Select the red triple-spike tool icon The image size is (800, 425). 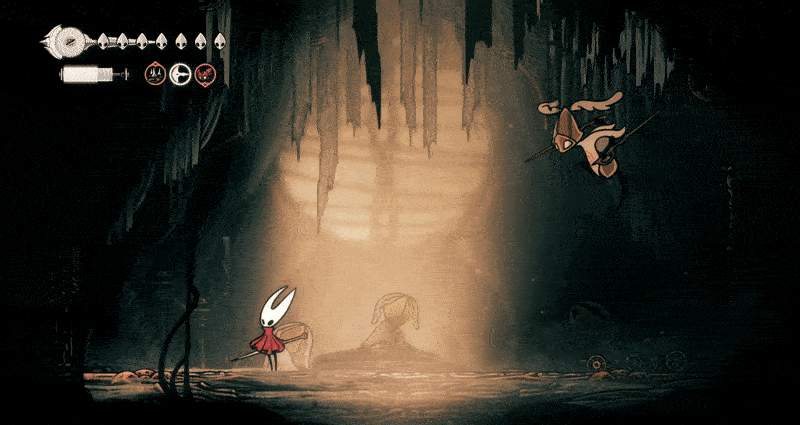[x=155, y=73]
